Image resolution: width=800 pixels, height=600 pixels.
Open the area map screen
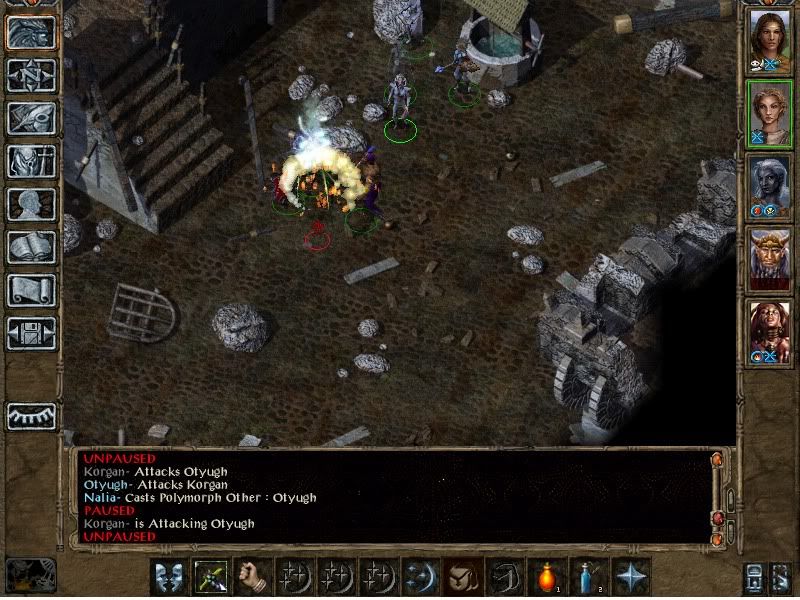(32, 75)
